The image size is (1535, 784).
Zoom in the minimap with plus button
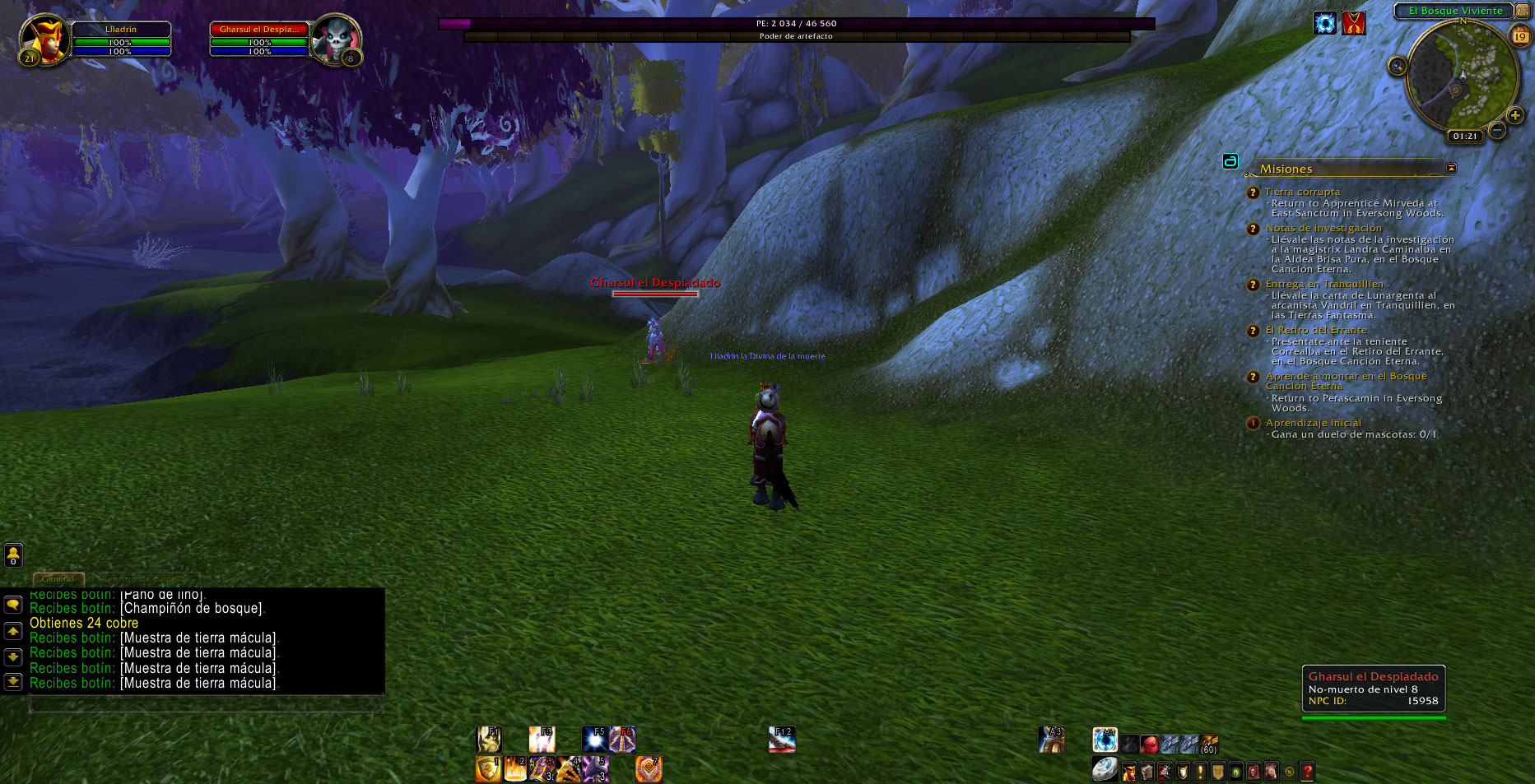coord(1514,116)
